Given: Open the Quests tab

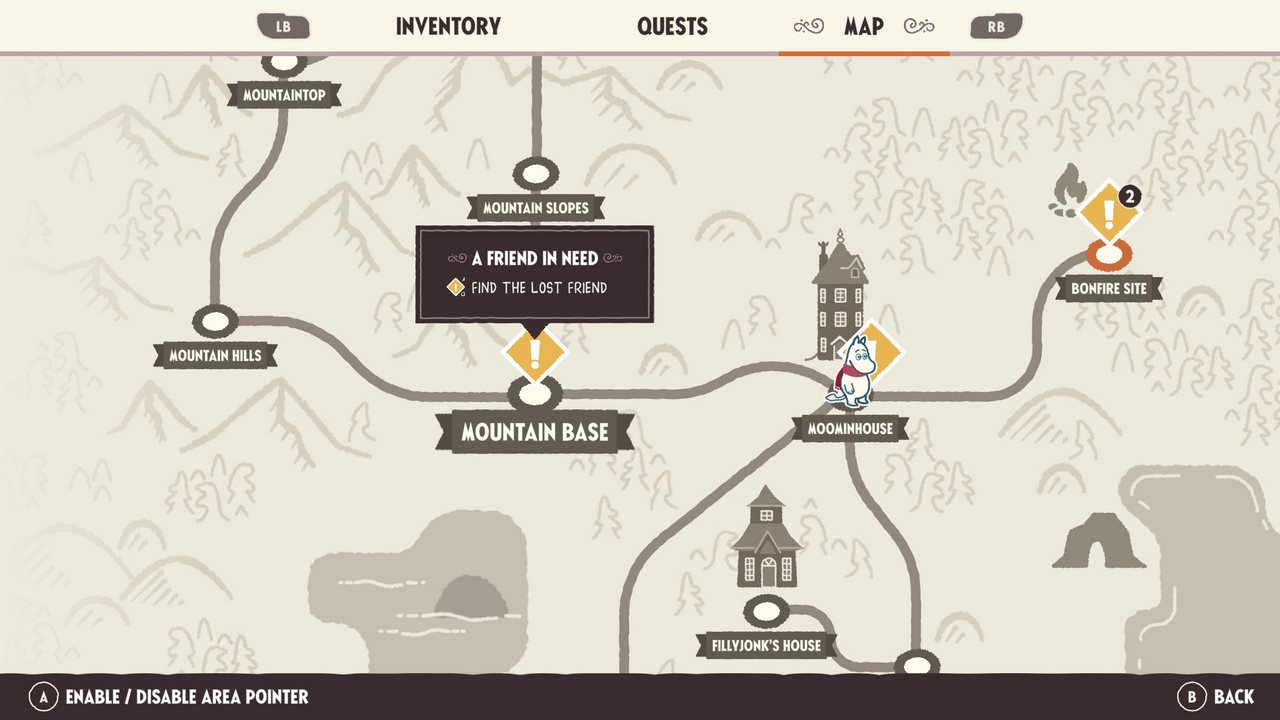Looking at the screenshot, I should (672, 26).
